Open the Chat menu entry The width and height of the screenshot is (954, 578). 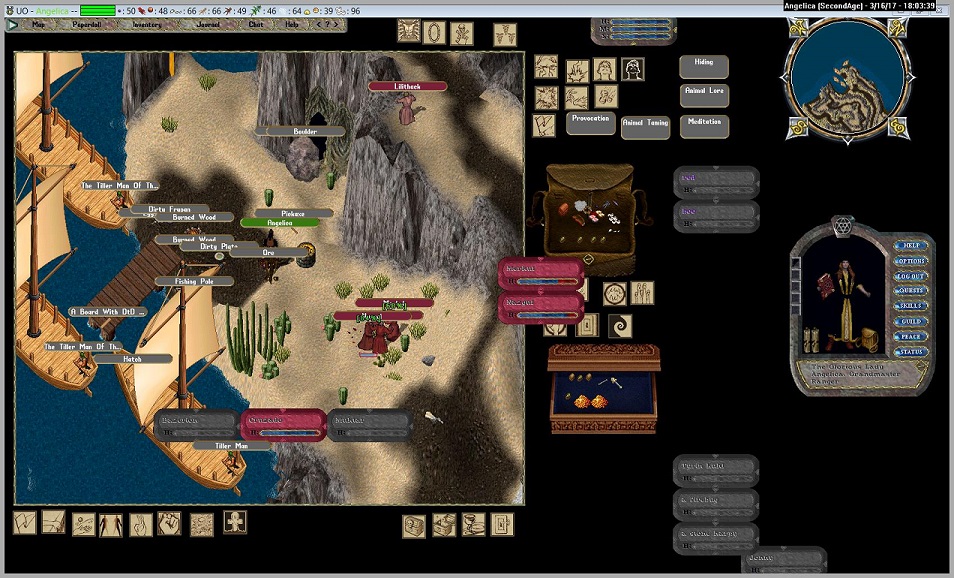coord(256,24)
